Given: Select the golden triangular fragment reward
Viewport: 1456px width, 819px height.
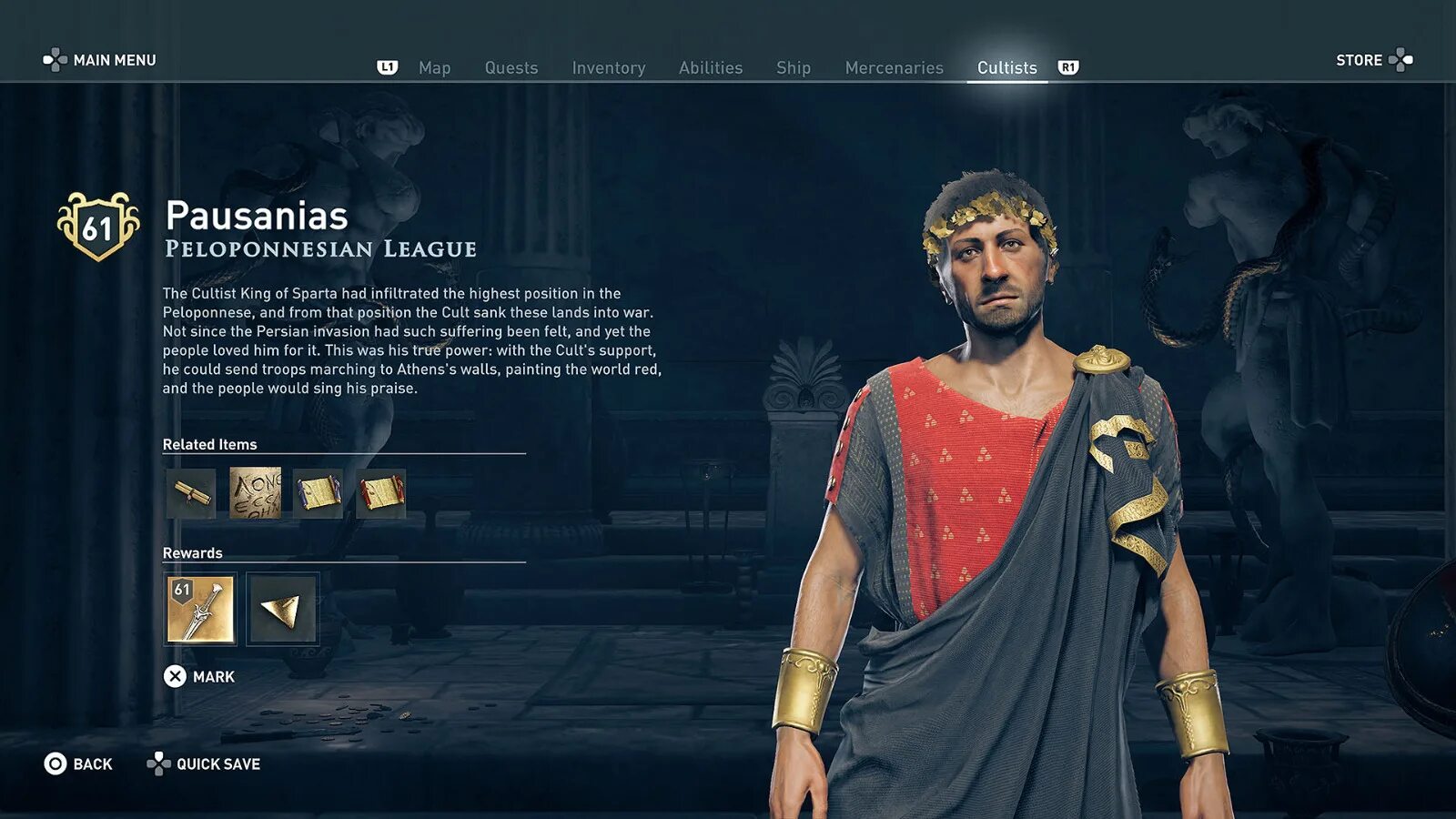Looking at the screenshot, I should pyautogui.click(x=282, y=609).
